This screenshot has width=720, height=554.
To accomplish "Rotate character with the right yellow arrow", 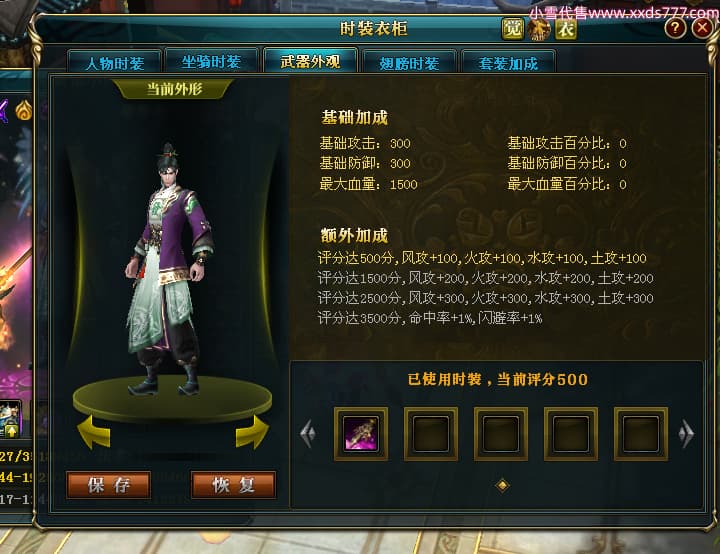I will 251,432.
